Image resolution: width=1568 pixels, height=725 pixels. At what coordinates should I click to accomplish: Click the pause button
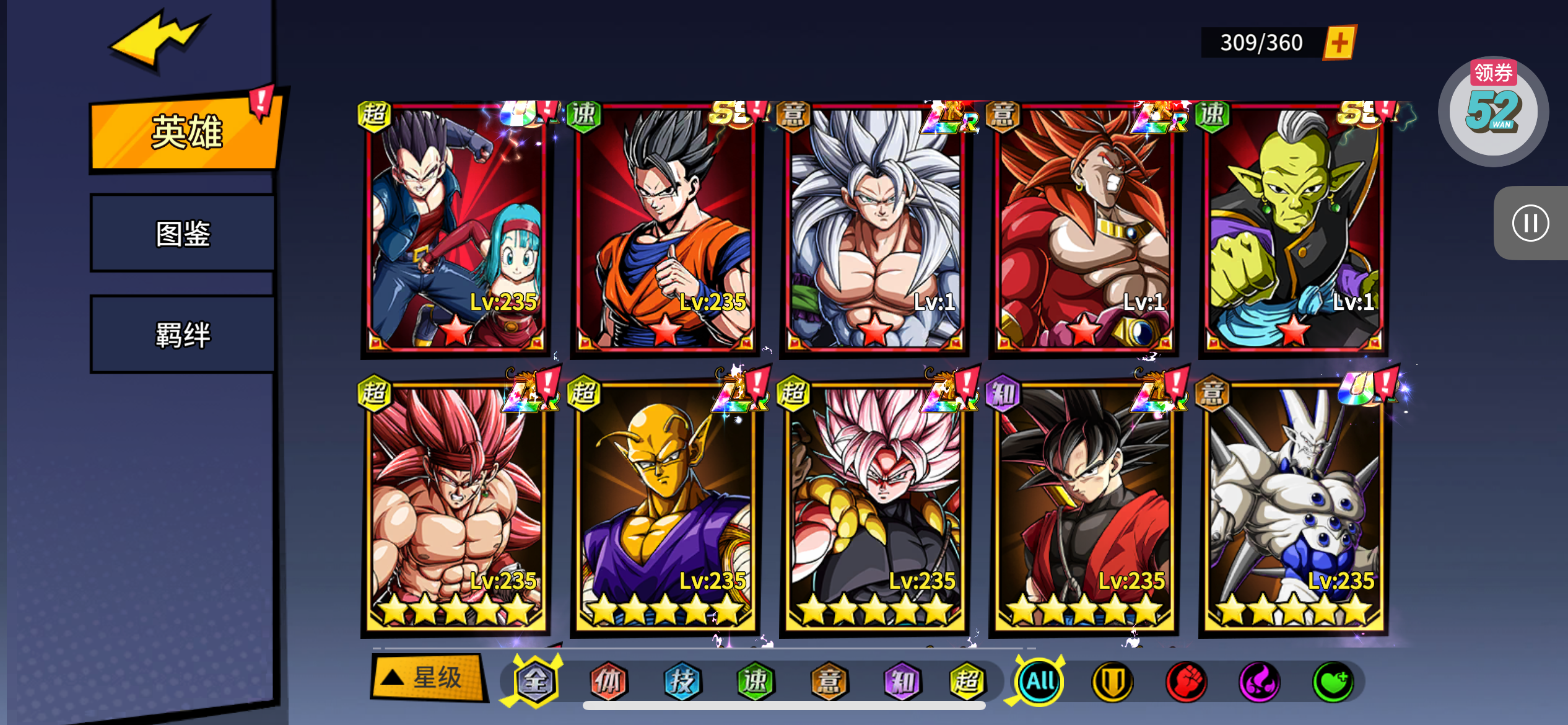coord(1530,223)
